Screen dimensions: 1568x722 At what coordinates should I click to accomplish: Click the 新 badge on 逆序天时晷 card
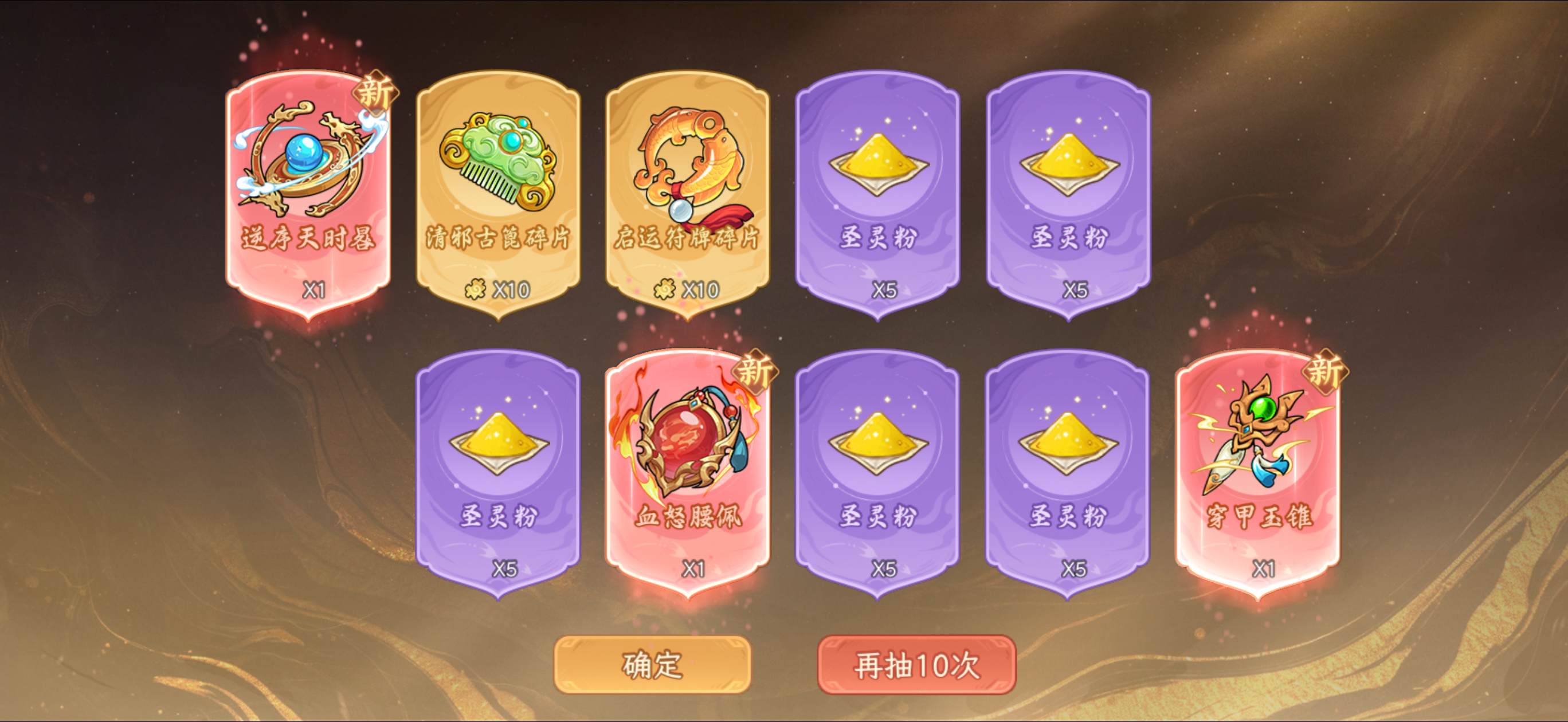click(x=376, y=92)
